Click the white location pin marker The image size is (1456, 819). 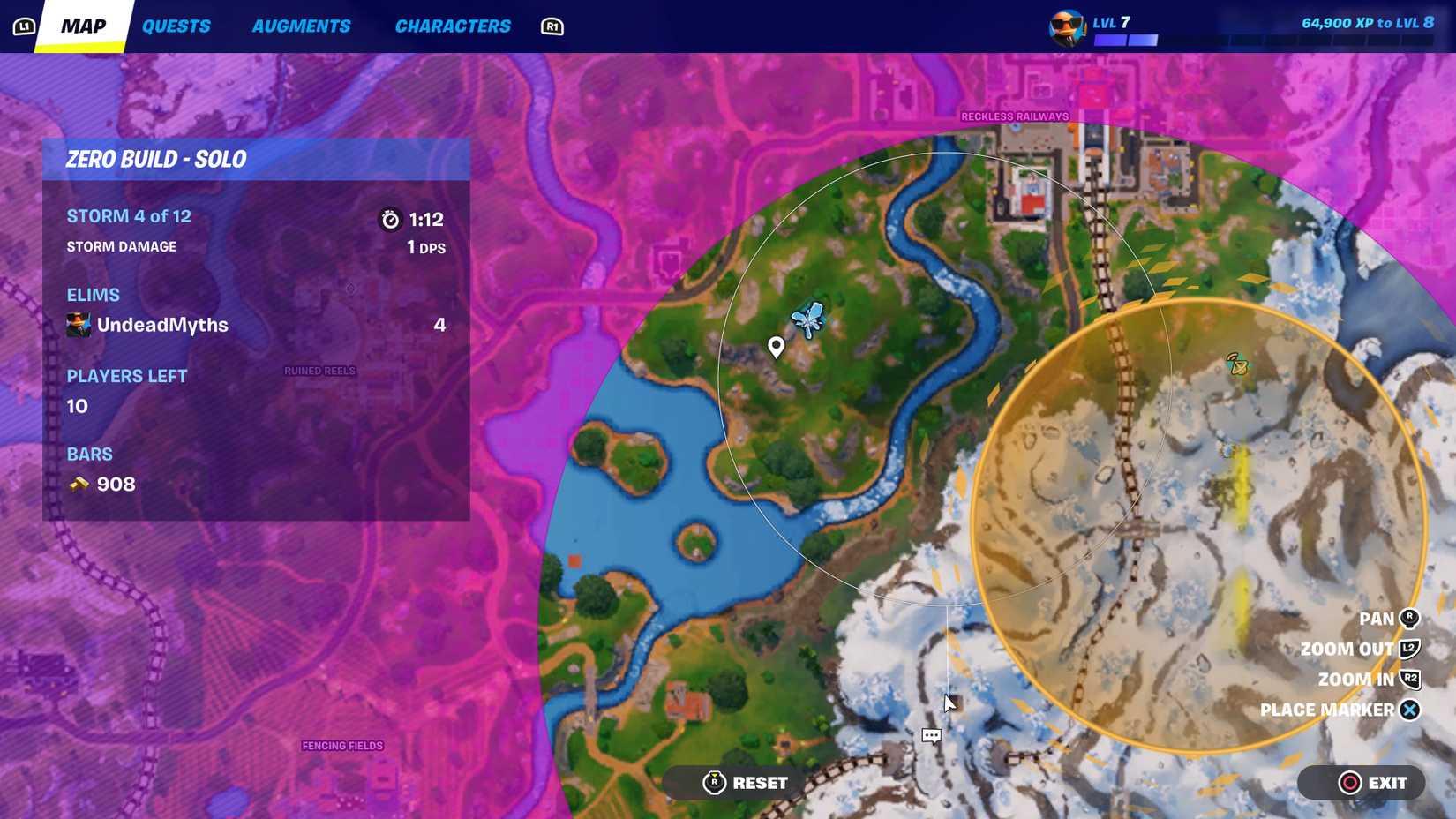pyautogui.click(x=775, y=346)
